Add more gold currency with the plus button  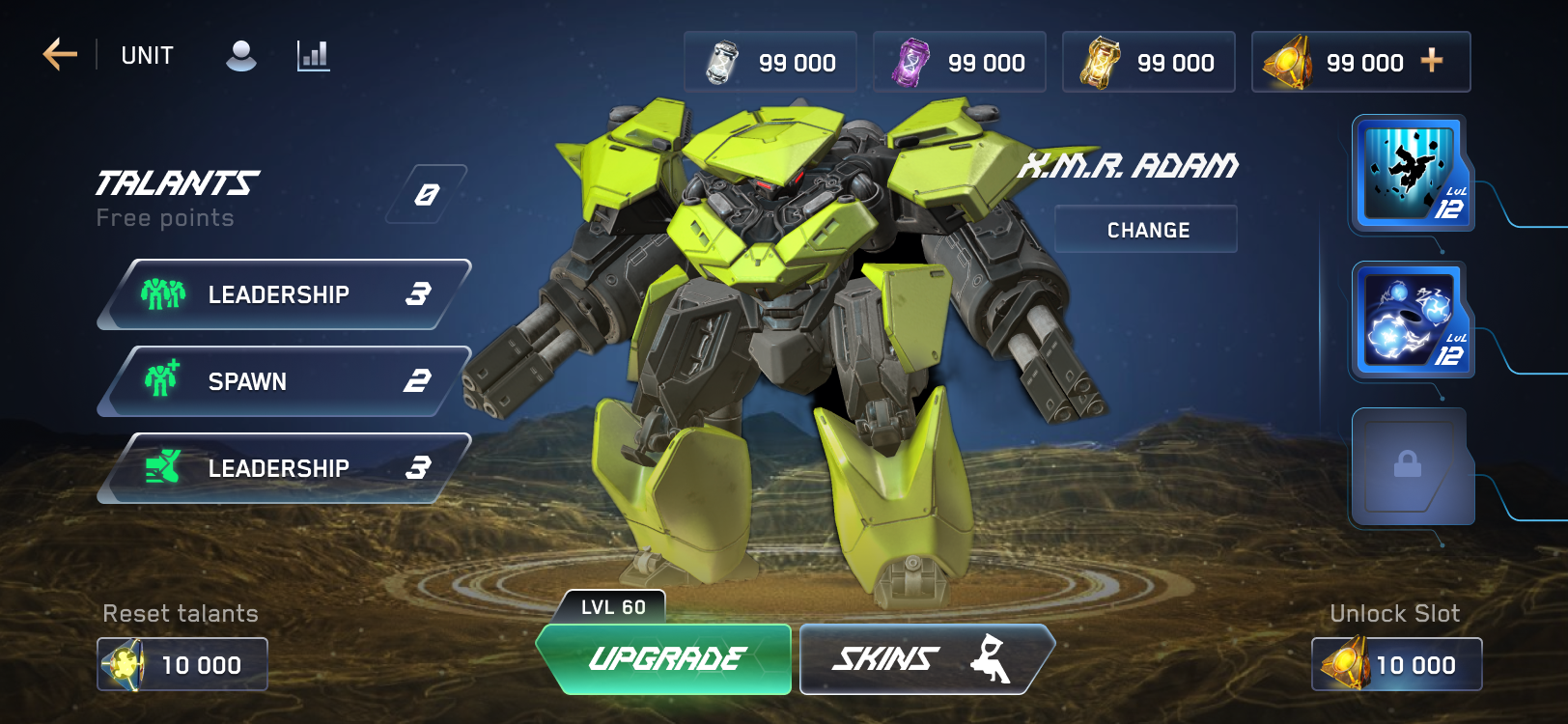[x=1432, y=62]
